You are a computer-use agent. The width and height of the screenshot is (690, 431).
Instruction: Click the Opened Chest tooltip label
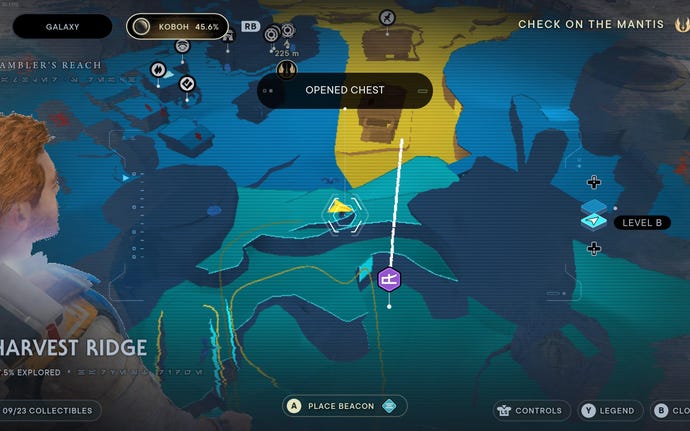(345, 90)
